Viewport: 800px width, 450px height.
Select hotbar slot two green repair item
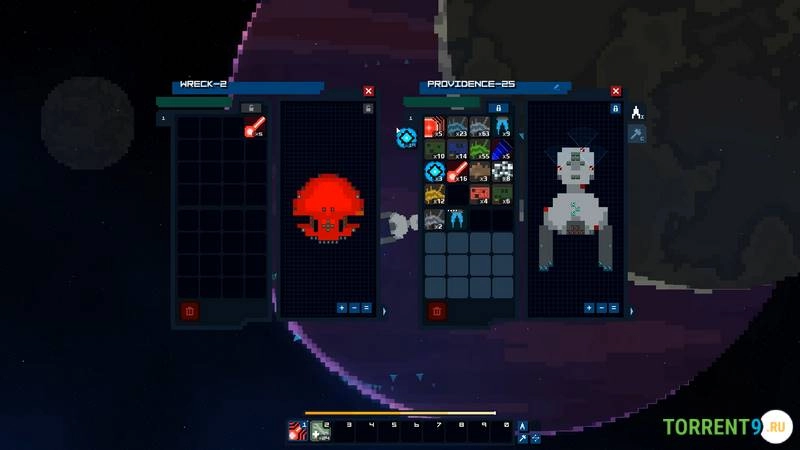point(319,431)
